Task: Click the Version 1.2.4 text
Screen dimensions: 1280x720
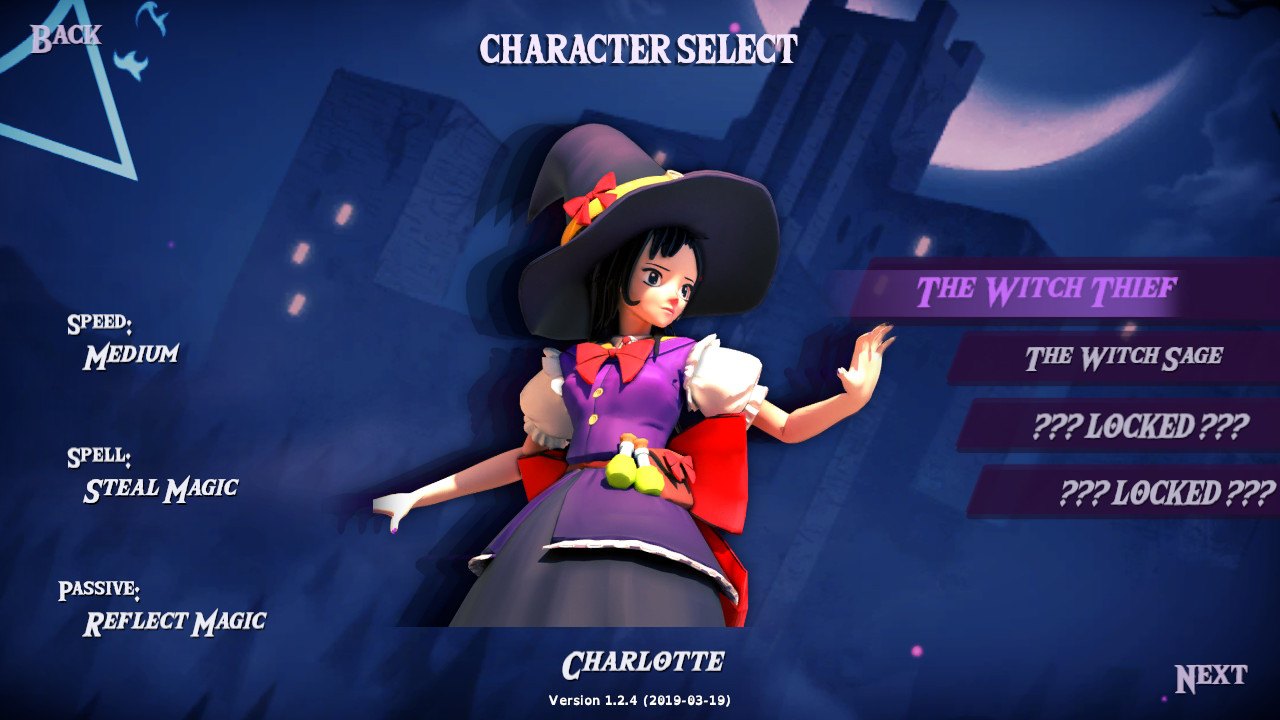Action: pyautogui.click(x=640, y=700)
